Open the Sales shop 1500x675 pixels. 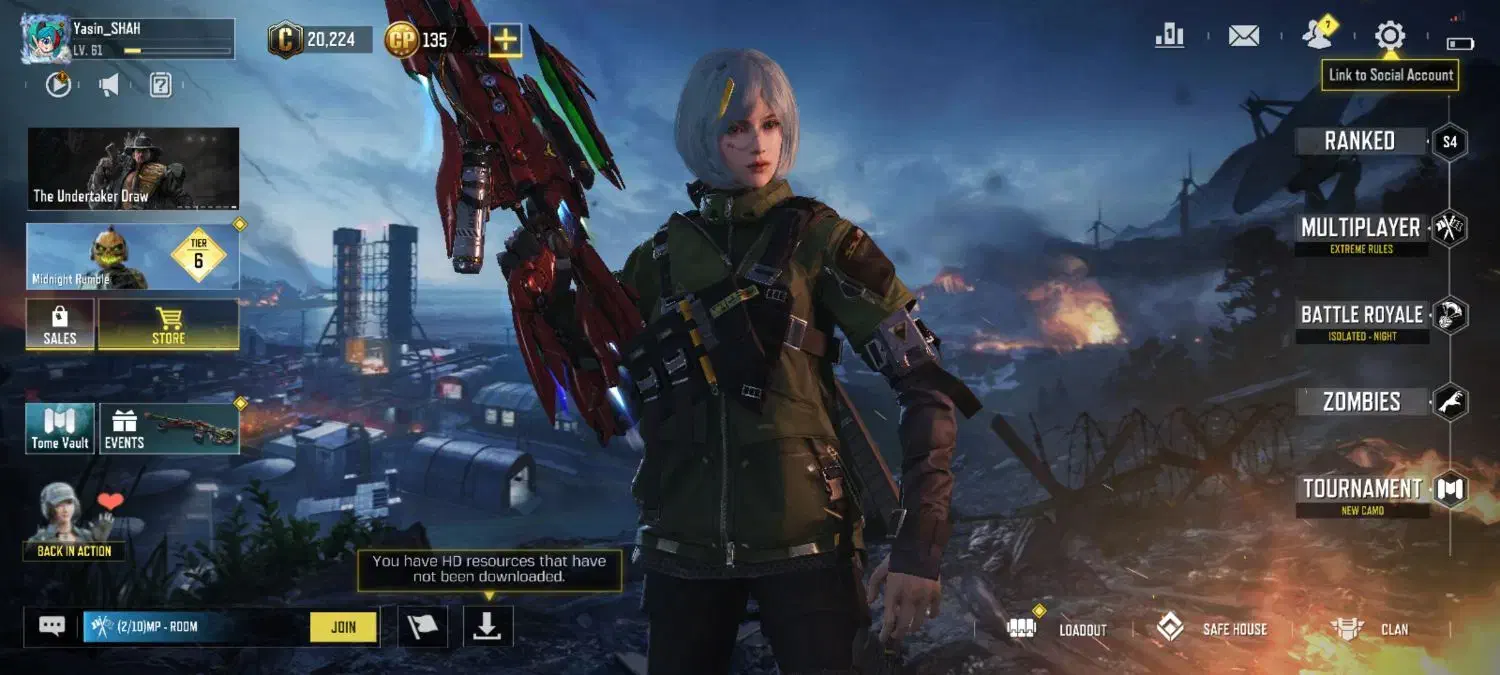point(60,325)
